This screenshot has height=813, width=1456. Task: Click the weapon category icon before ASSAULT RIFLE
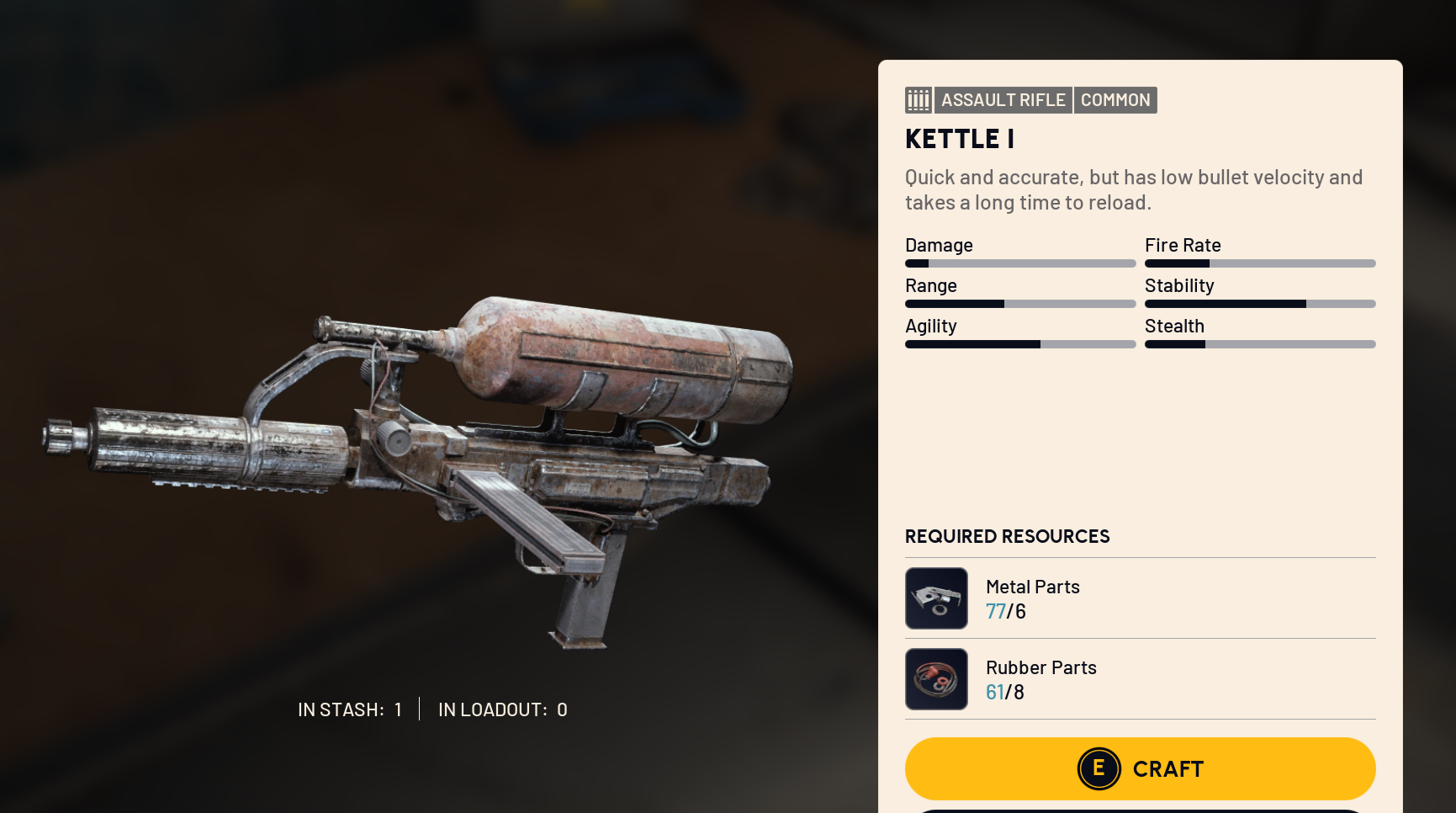(919, 99)
